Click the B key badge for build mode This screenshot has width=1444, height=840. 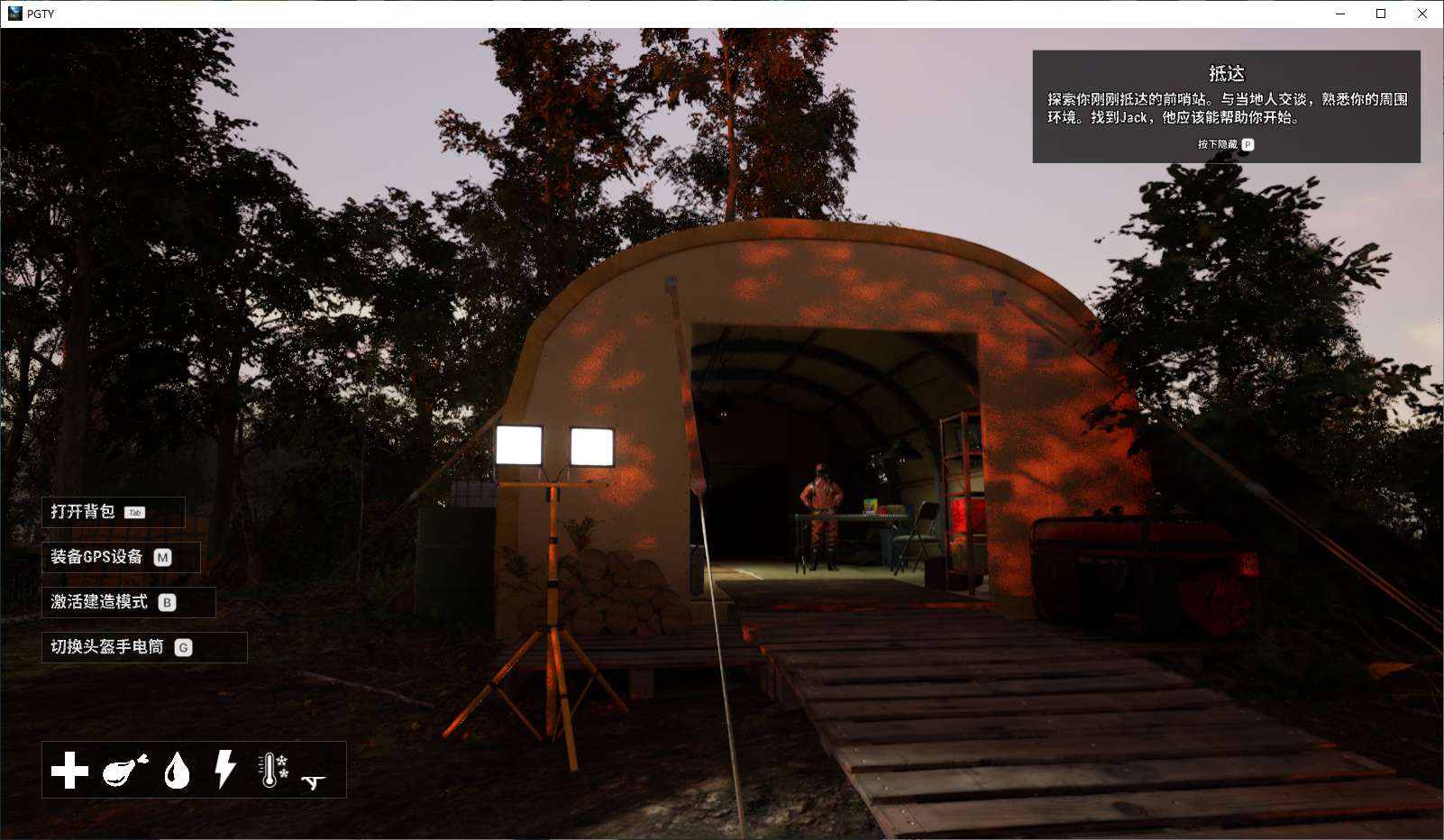[167, 602]
